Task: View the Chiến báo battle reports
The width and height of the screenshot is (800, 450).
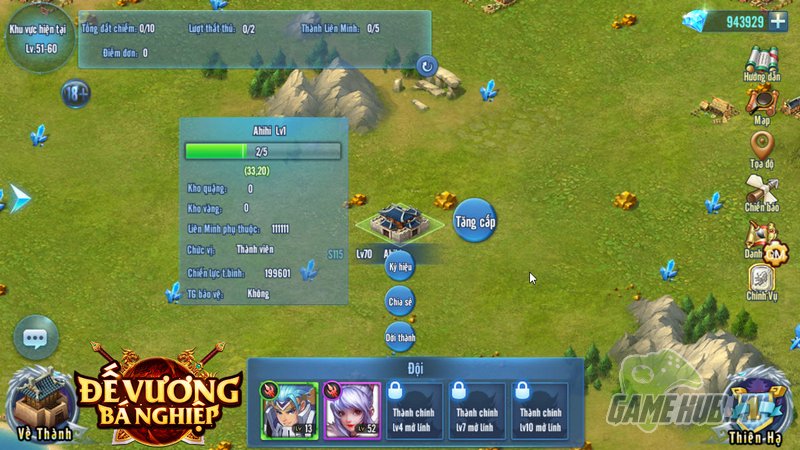Action: click(762, 191)
